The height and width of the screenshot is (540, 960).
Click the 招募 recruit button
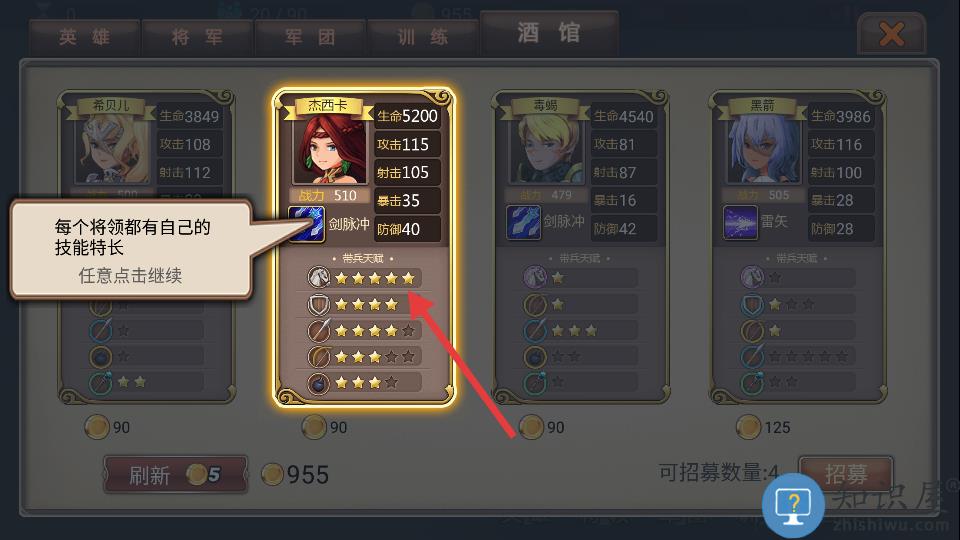(x=845, y=473)
